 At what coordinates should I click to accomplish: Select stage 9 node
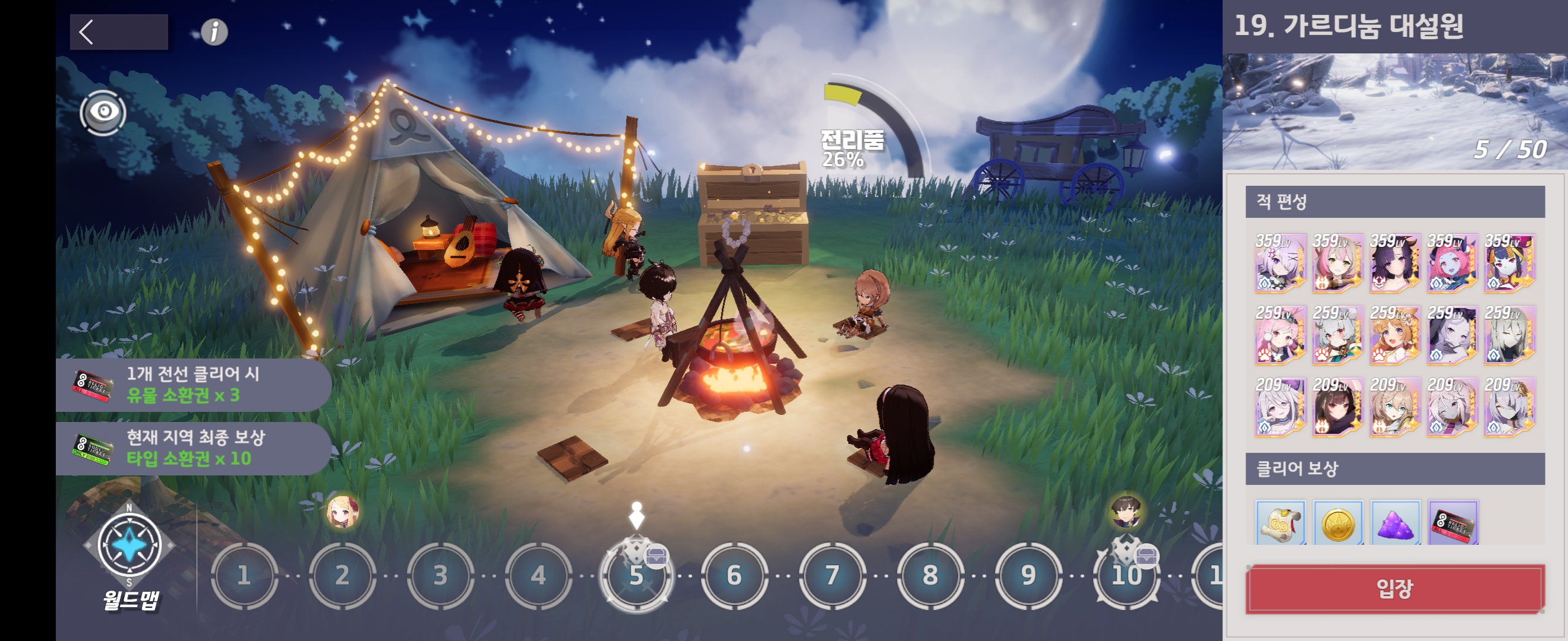point(1028,575)
